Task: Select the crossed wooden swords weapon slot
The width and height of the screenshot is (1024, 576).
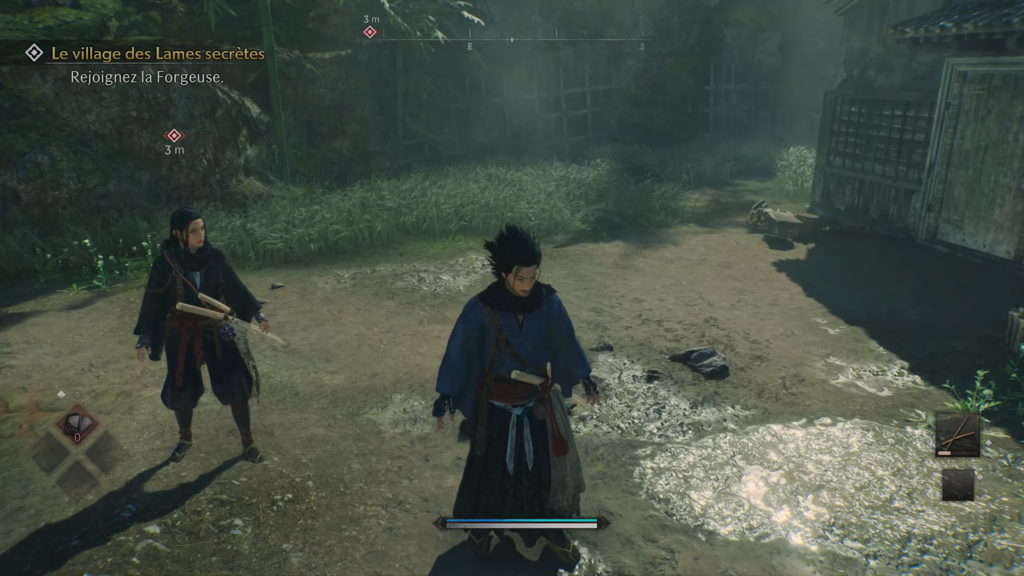Action: pos(957,434)
